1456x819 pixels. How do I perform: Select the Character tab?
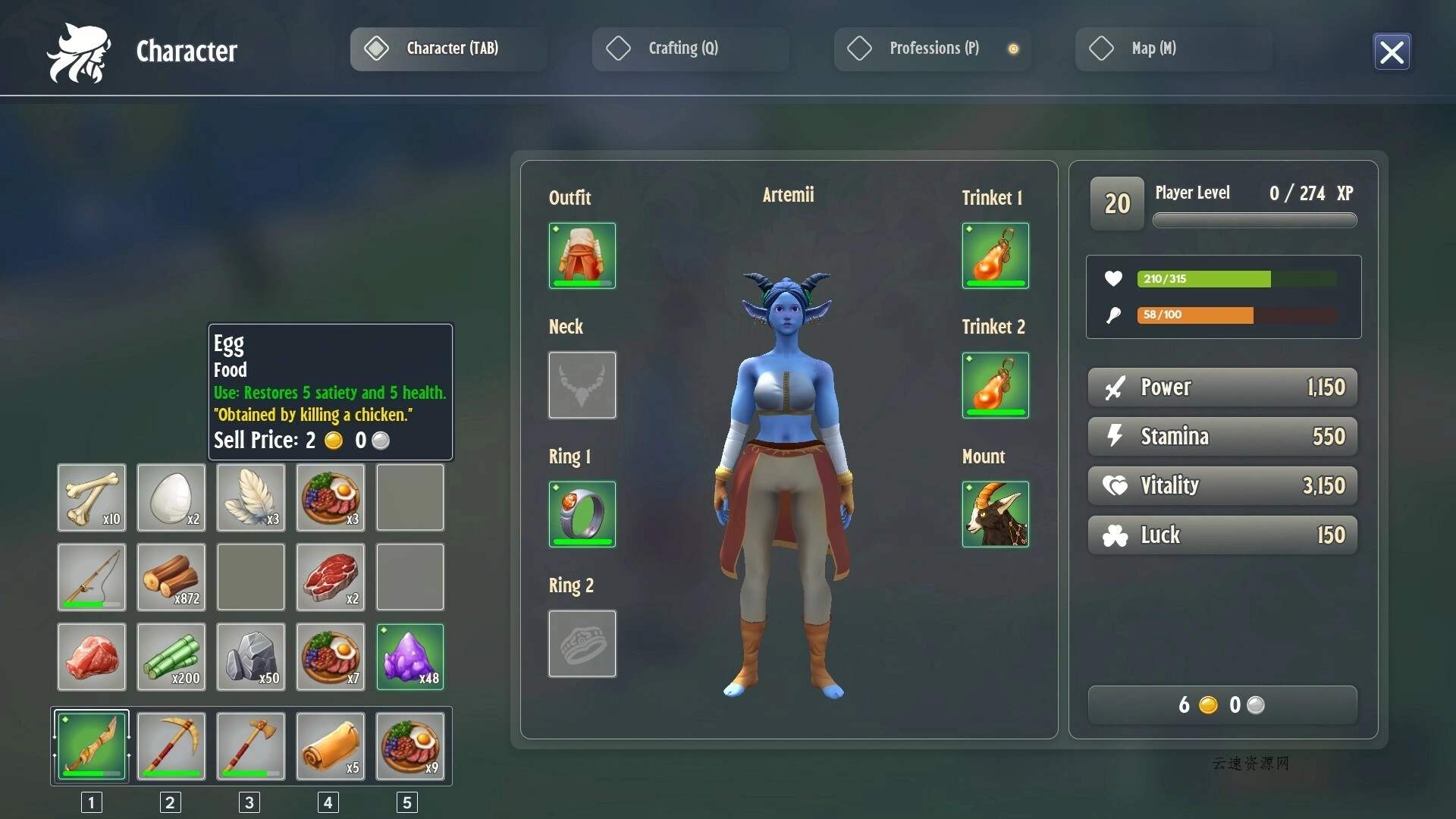448,49
